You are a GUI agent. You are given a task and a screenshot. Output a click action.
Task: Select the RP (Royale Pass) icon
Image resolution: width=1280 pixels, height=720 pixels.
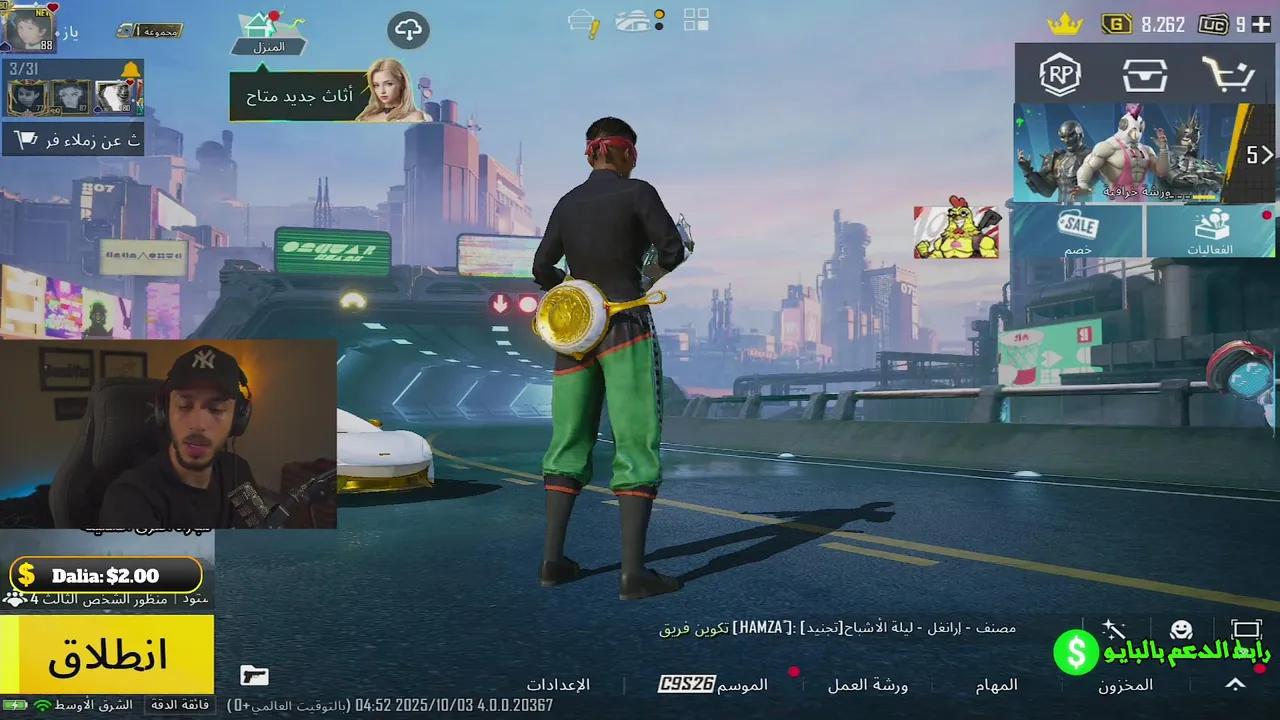click(1060, 72)
